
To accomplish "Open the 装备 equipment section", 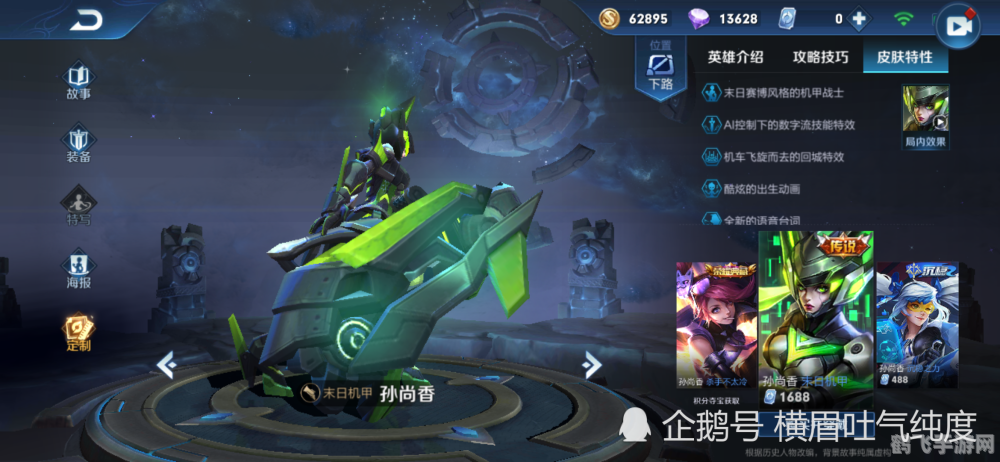I will point(78,144).
